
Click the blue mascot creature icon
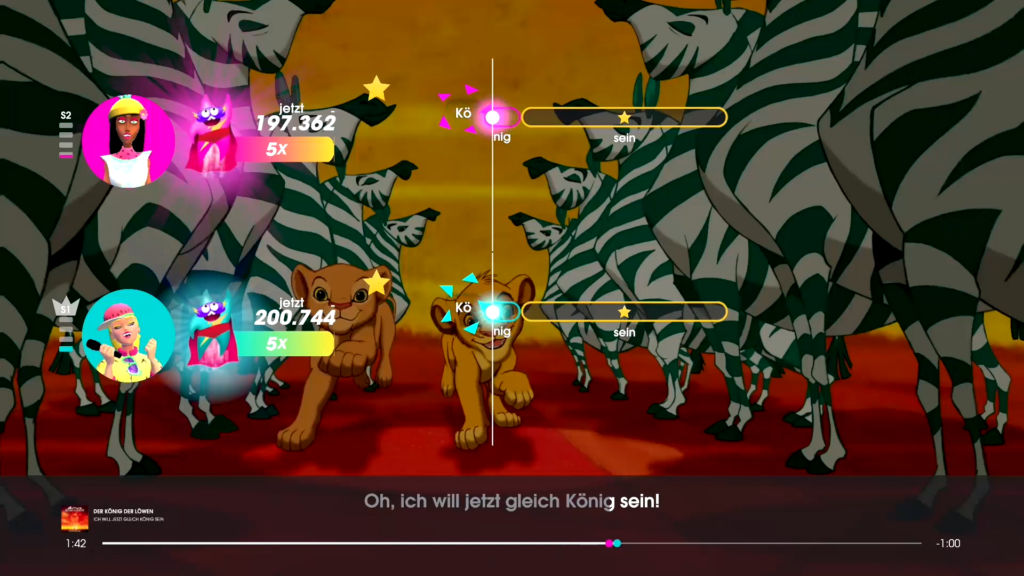209,328
